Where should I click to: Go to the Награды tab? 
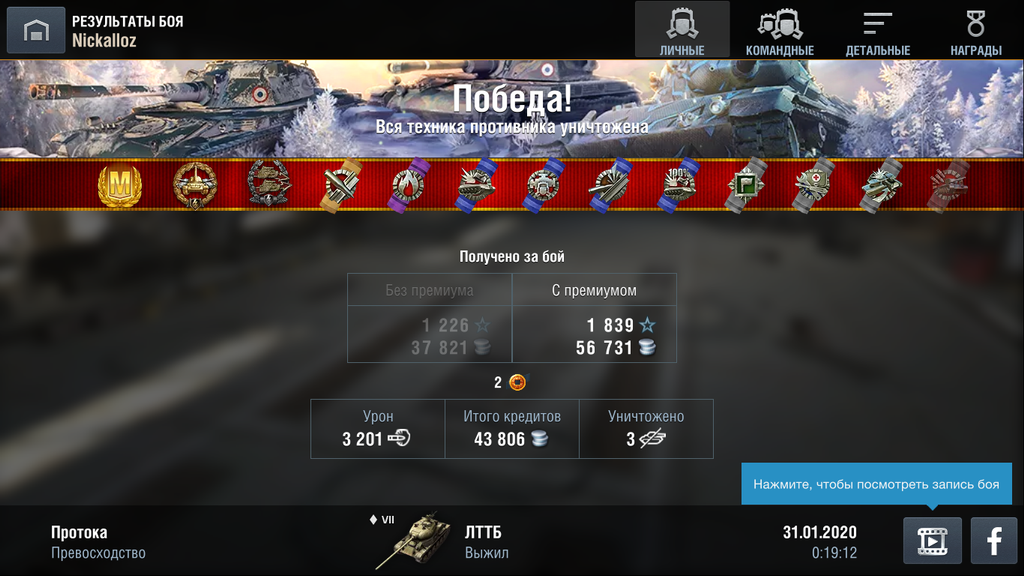[975, 31]
